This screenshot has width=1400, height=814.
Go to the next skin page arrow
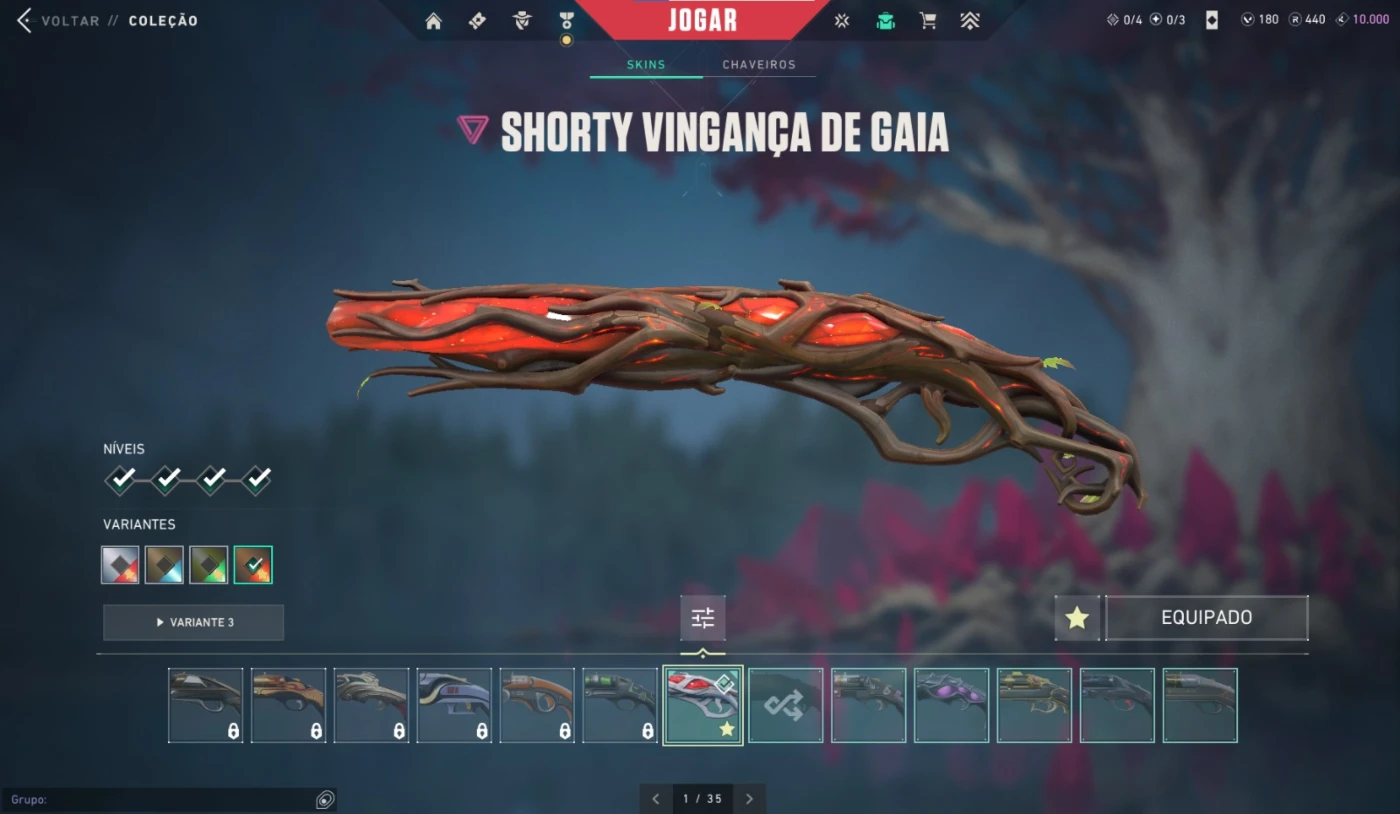749,799
